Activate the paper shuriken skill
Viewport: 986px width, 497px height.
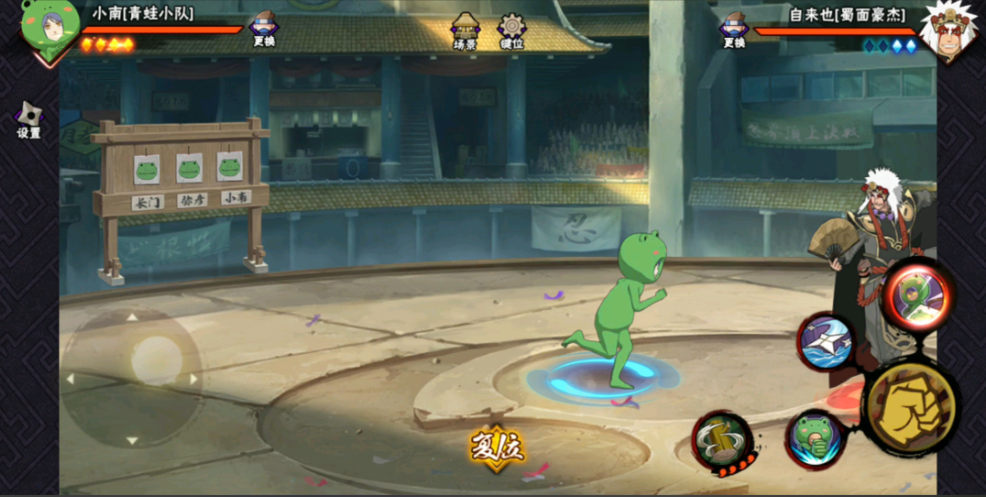[x=826, y=341]
